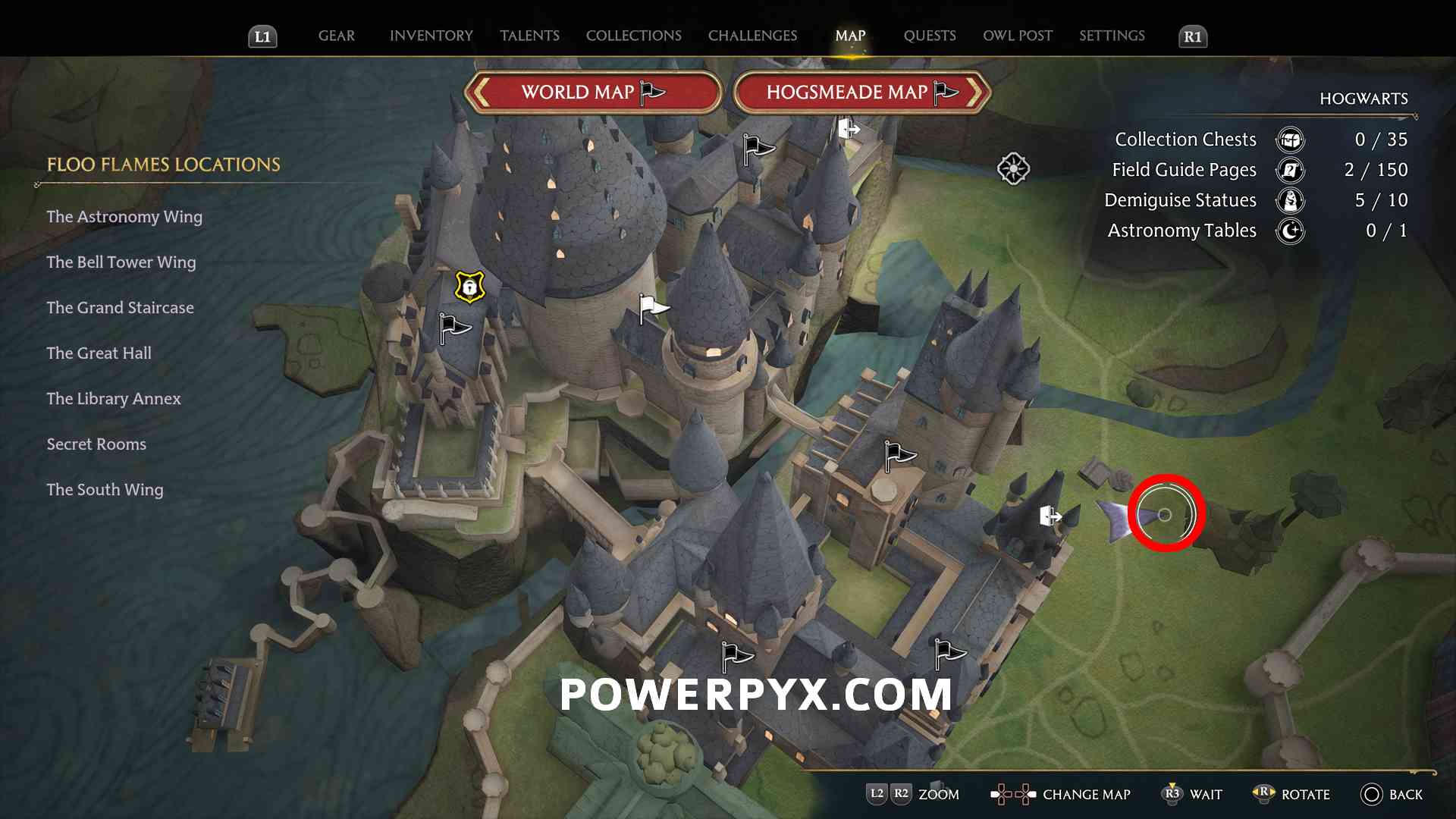Select the Demiguise Statues legend entry
This screenshot has width=1456, height=819.
1180,200
